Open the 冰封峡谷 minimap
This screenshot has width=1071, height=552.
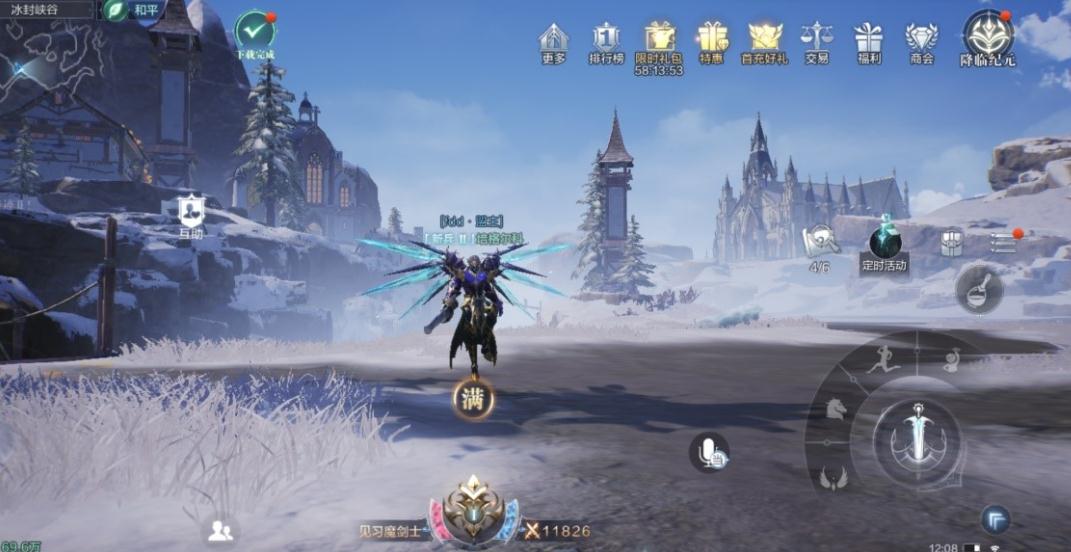tap(50, 60)
